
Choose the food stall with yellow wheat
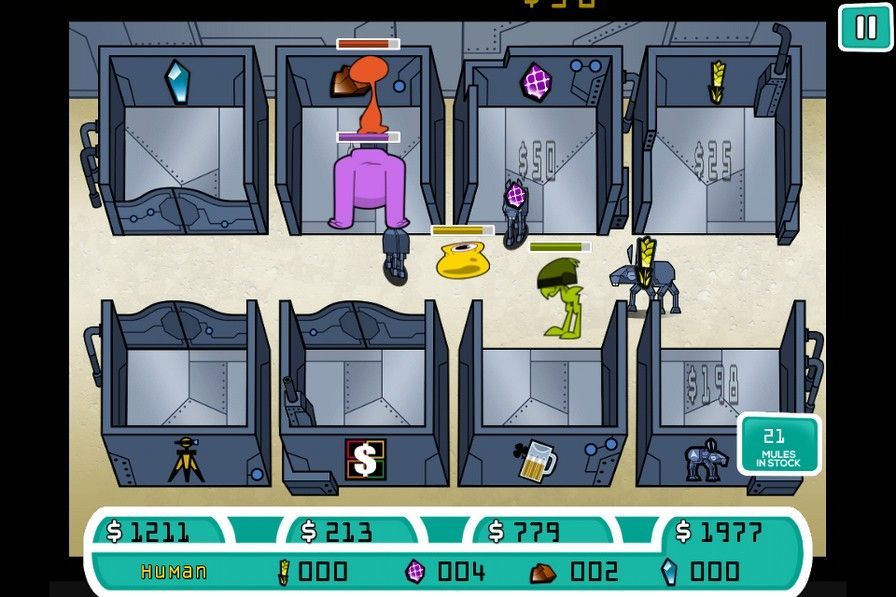coord(717,82)
